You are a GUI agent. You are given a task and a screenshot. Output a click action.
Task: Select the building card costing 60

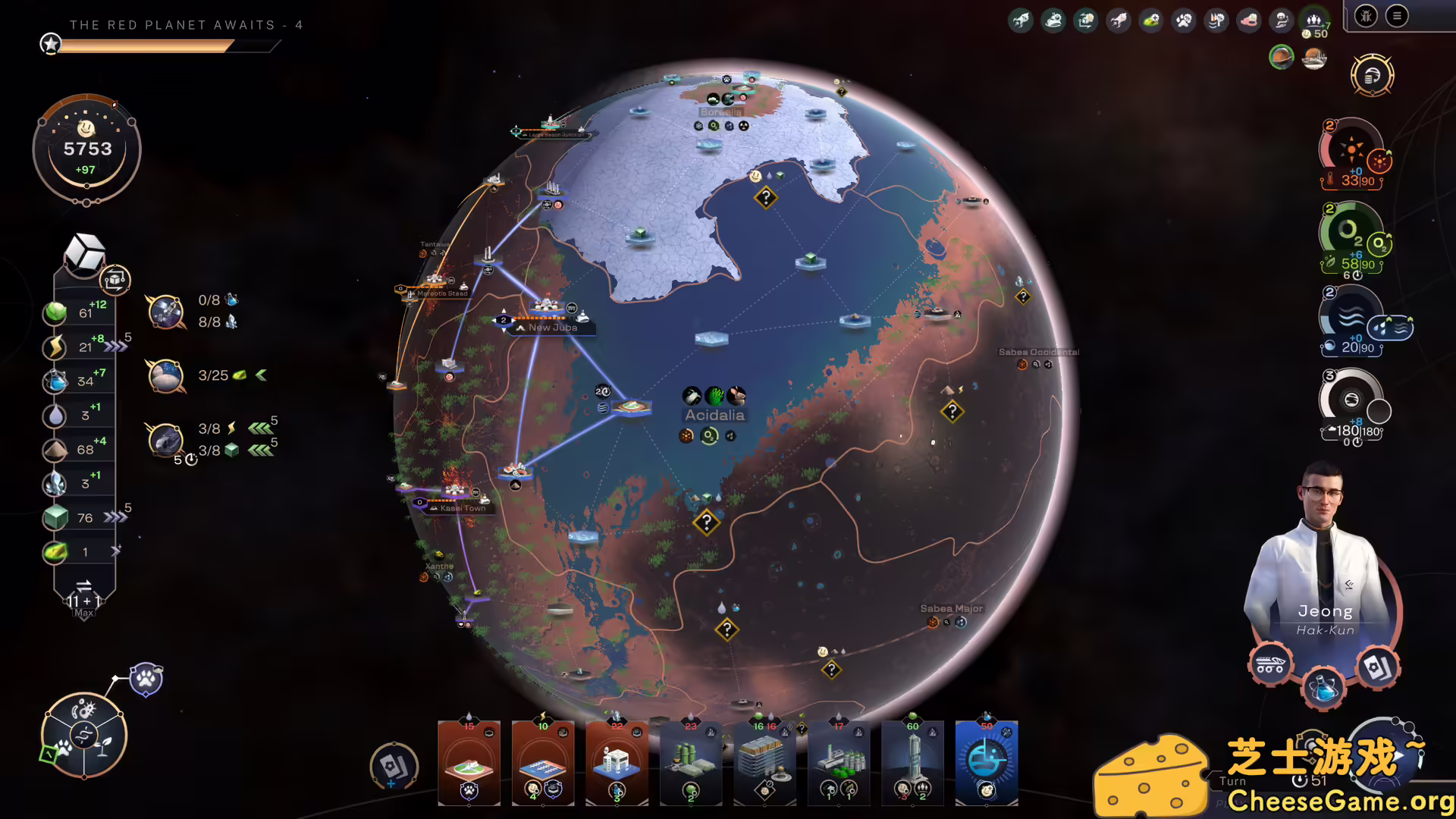pos(912,762)
